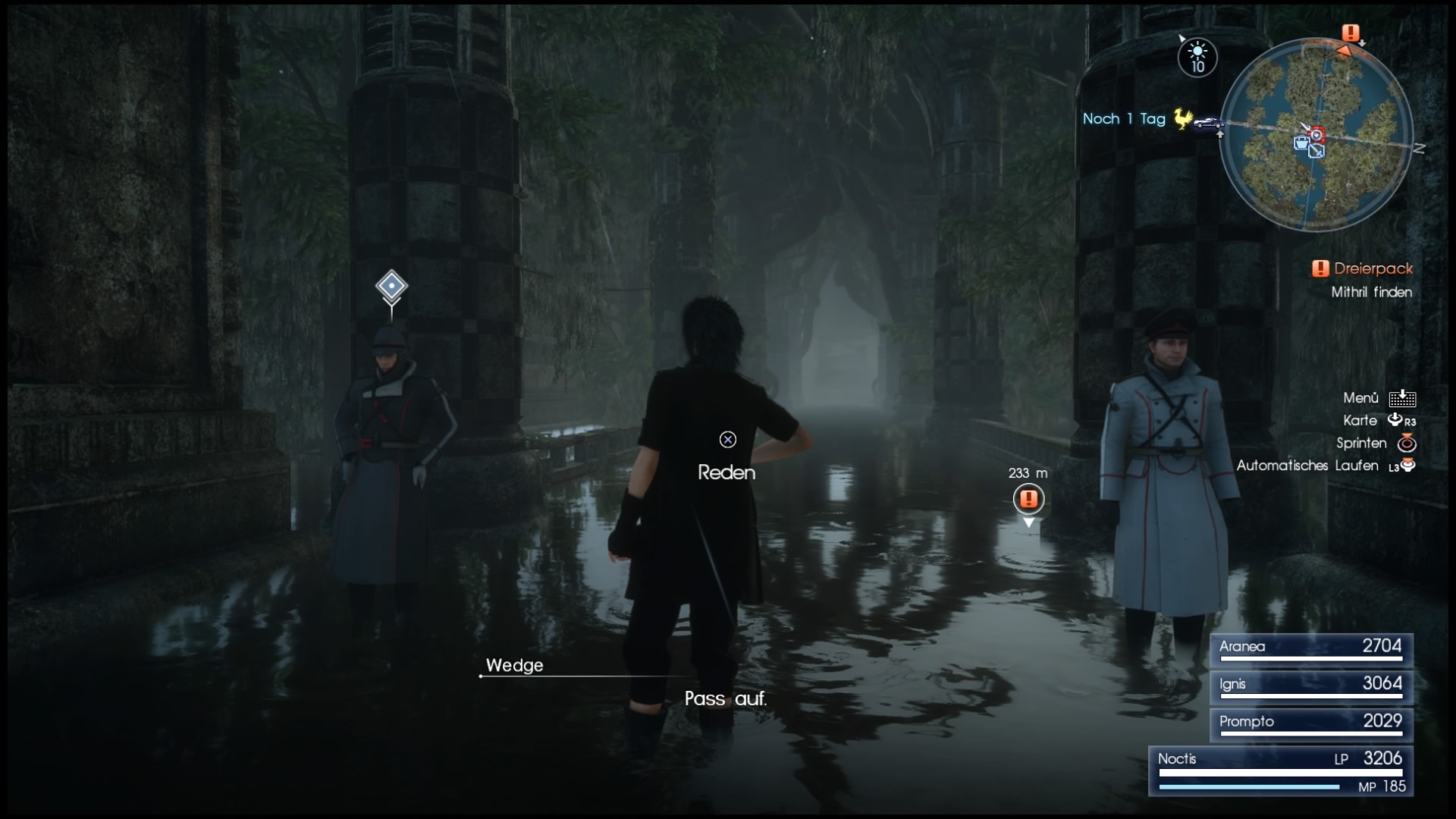Screen dimensions: 1456x819
Task: Select Prompto's party status panel
Action: click(1310, 723)
